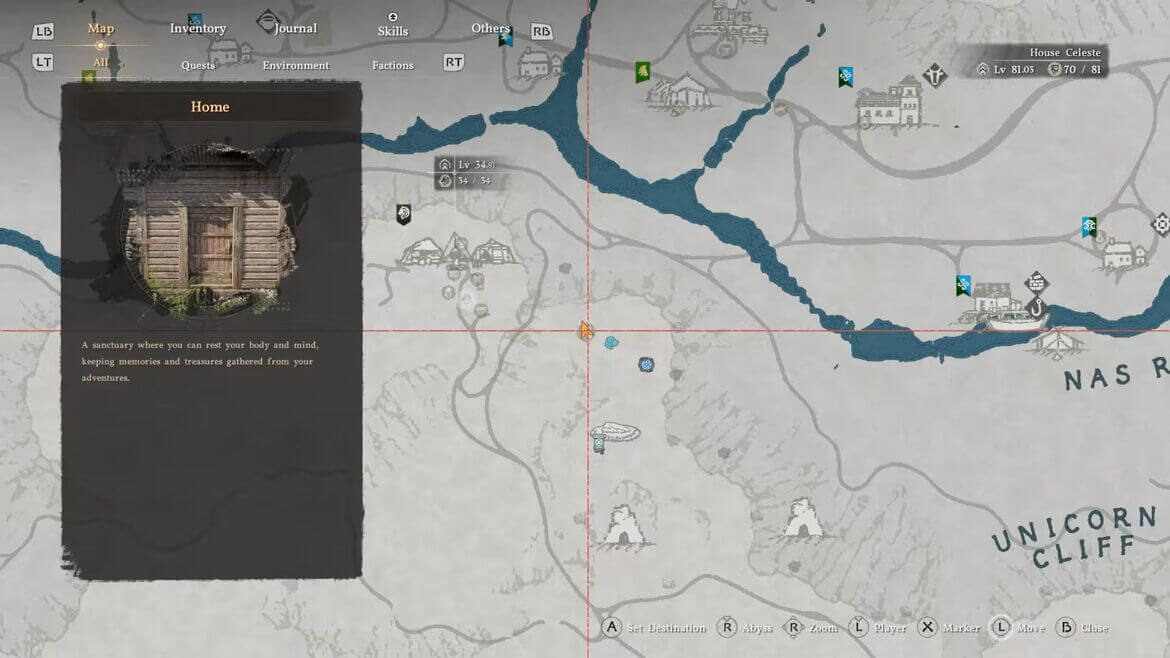Click the gear-shaped marker at the map edge
This screenshot has height=658, width=1170.
click(x=1161, y=224)
